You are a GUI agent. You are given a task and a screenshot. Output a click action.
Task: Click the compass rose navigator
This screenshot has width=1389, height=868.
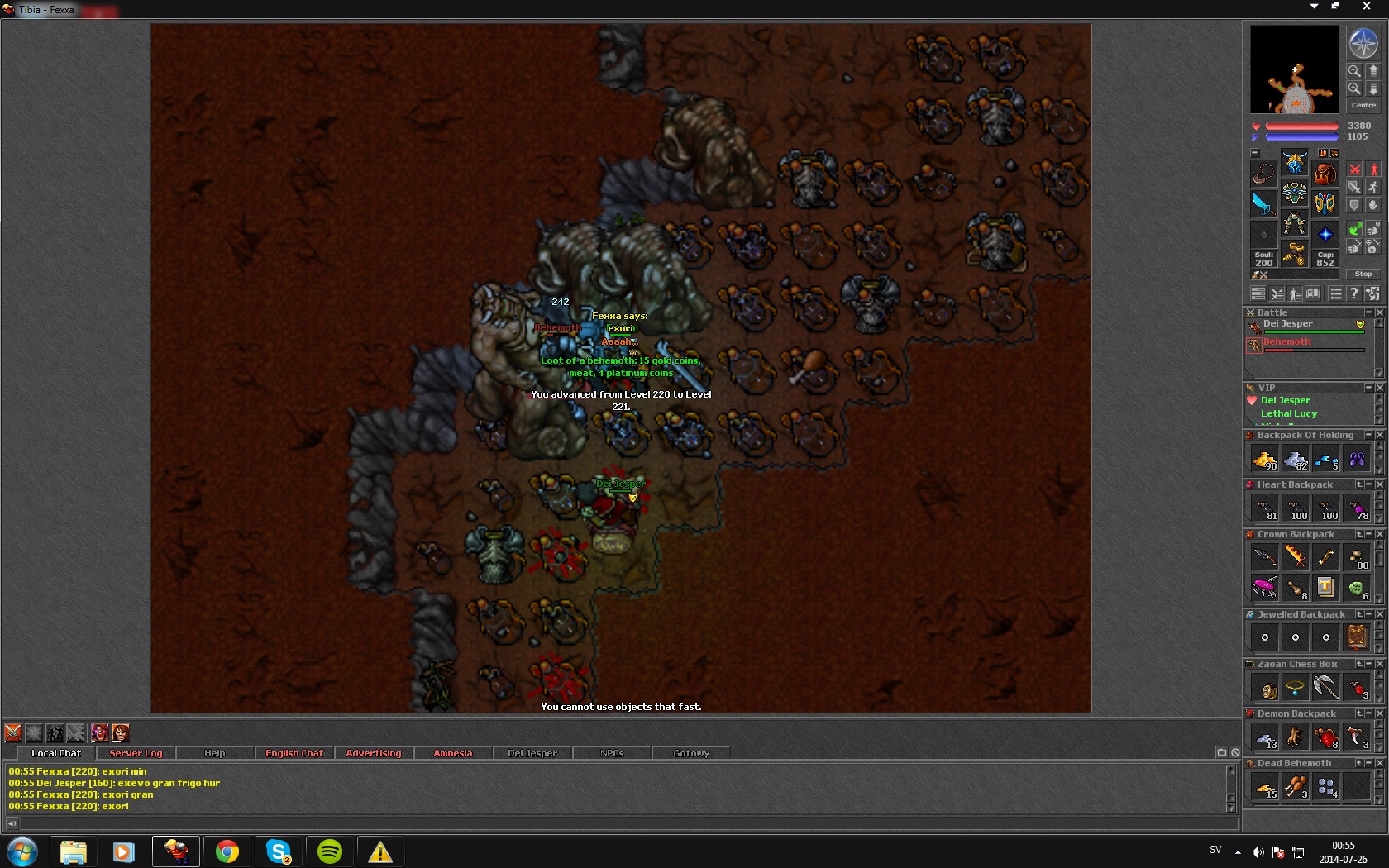(1363, 43)
